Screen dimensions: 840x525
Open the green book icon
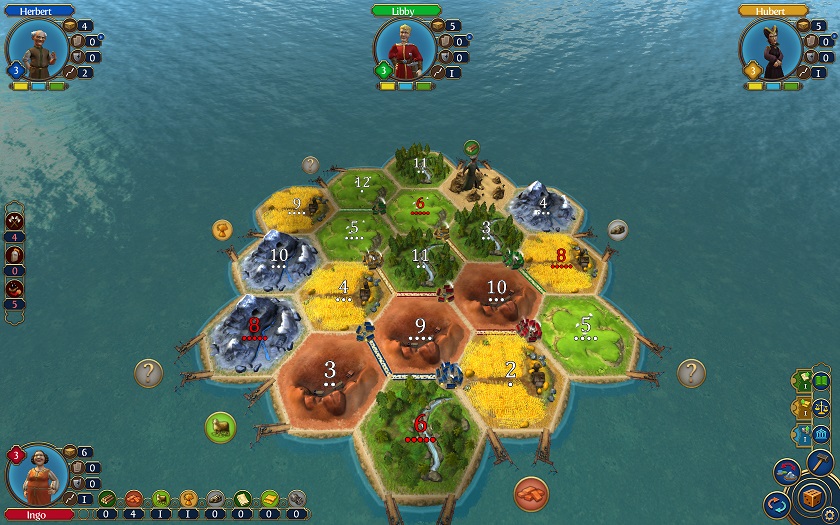pos(821,381)
